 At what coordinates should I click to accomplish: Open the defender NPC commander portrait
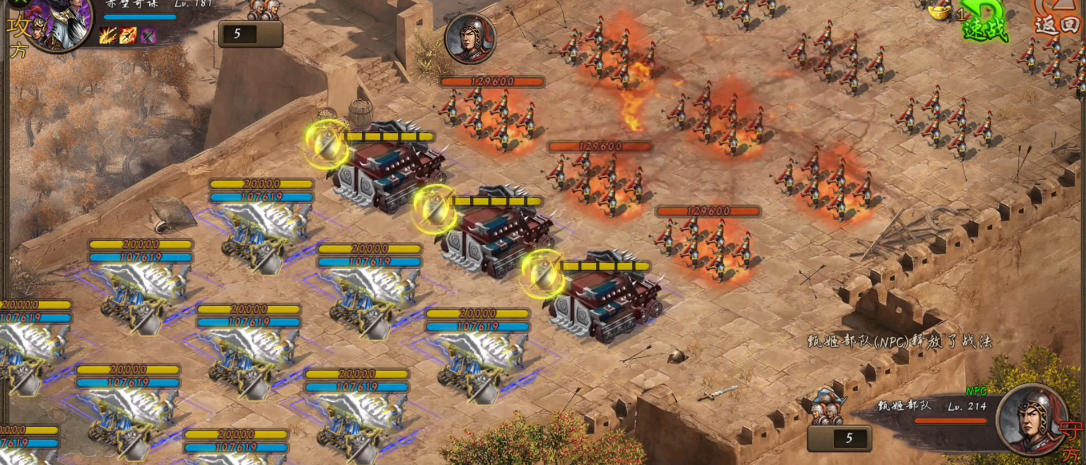(x=1031, y=418)
